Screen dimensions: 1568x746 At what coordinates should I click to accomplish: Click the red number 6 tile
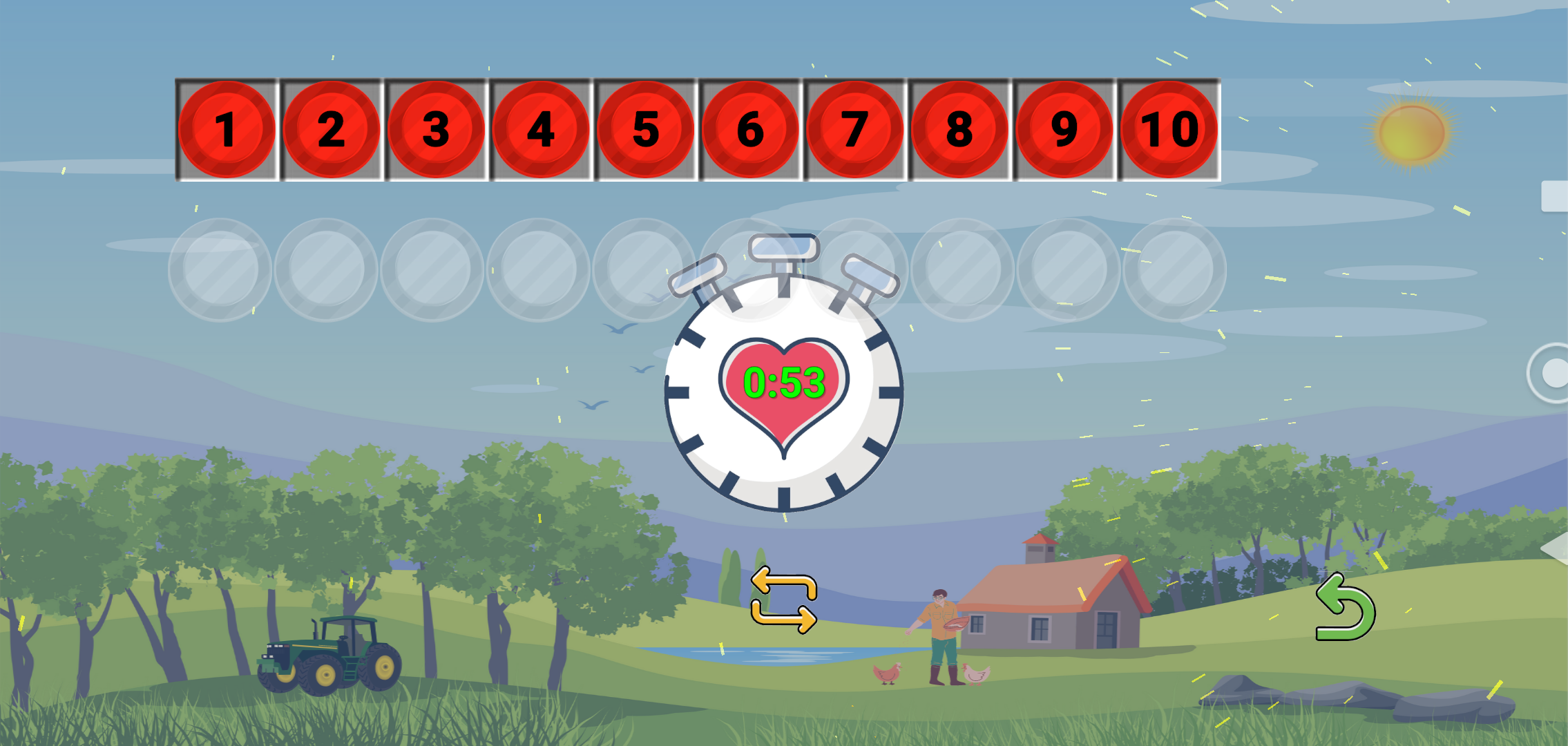(750, 130)
